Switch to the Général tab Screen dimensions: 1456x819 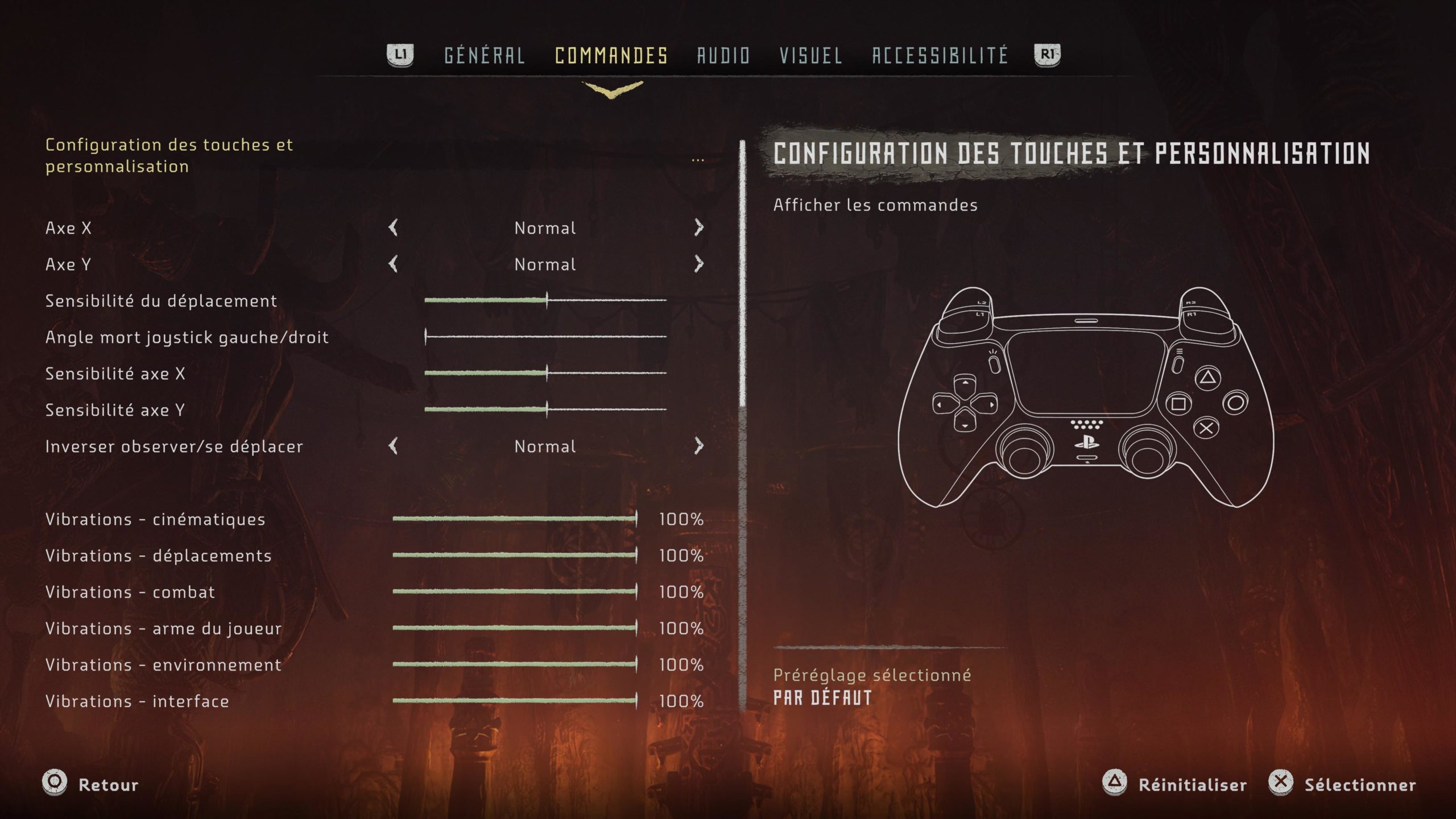coord(484,55)
